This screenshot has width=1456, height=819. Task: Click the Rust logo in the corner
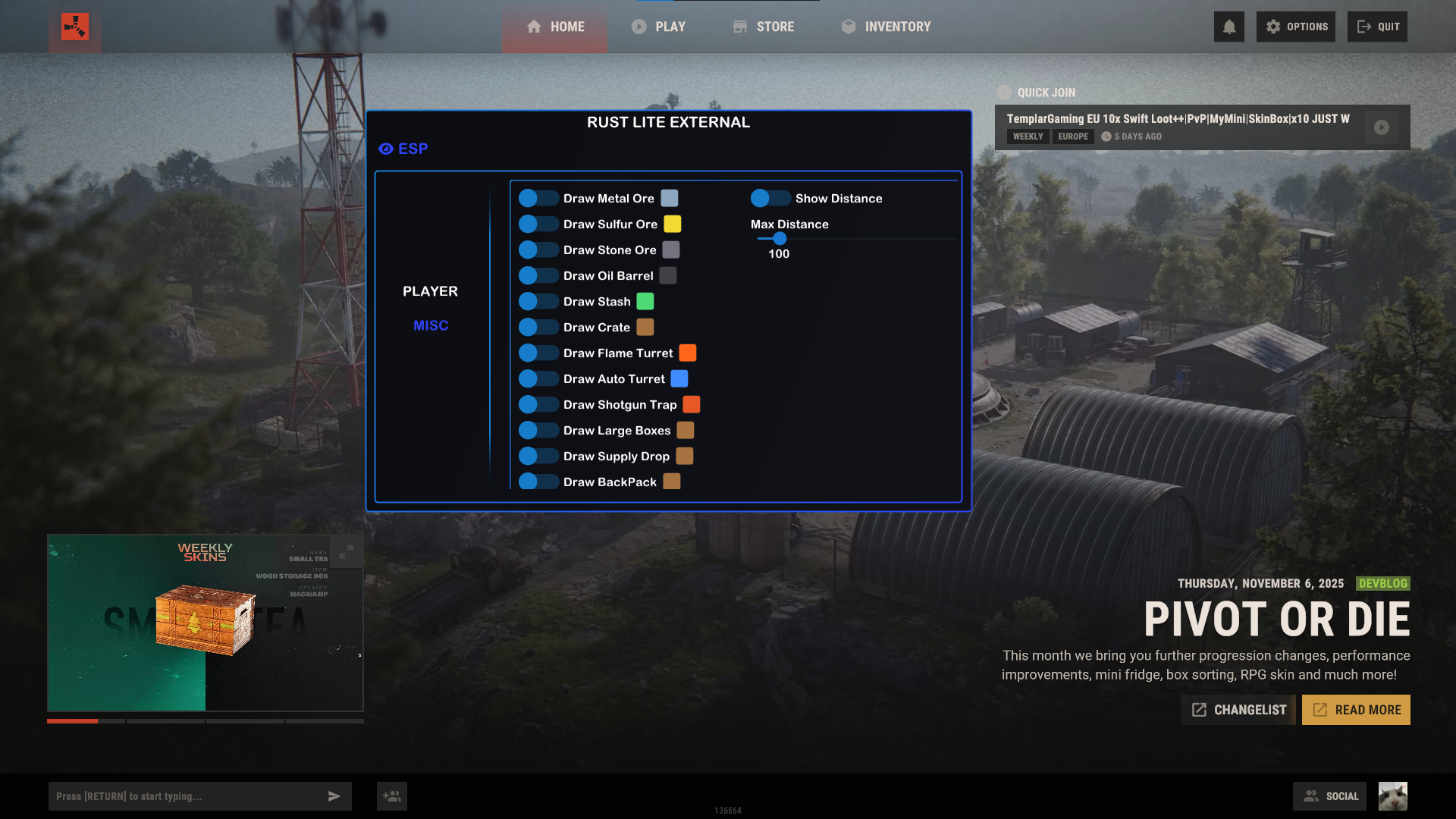(x=75, y=27)
